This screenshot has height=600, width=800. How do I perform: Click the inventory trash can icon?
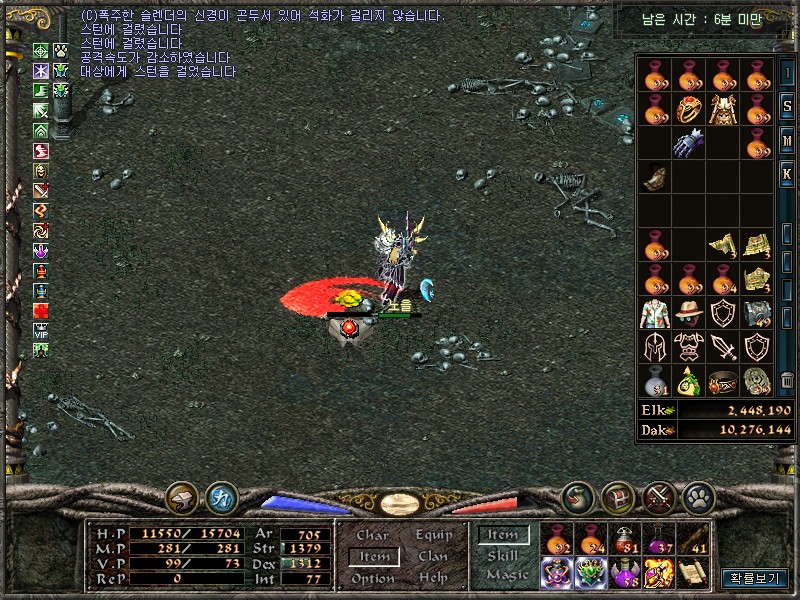pos(788,380)
